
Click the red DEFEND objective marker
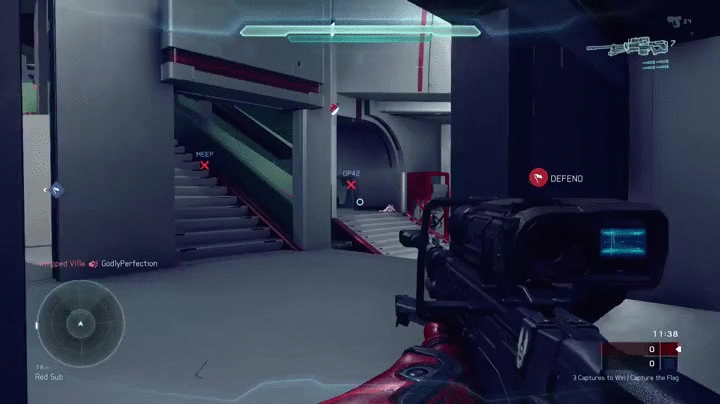click(538, 178)
